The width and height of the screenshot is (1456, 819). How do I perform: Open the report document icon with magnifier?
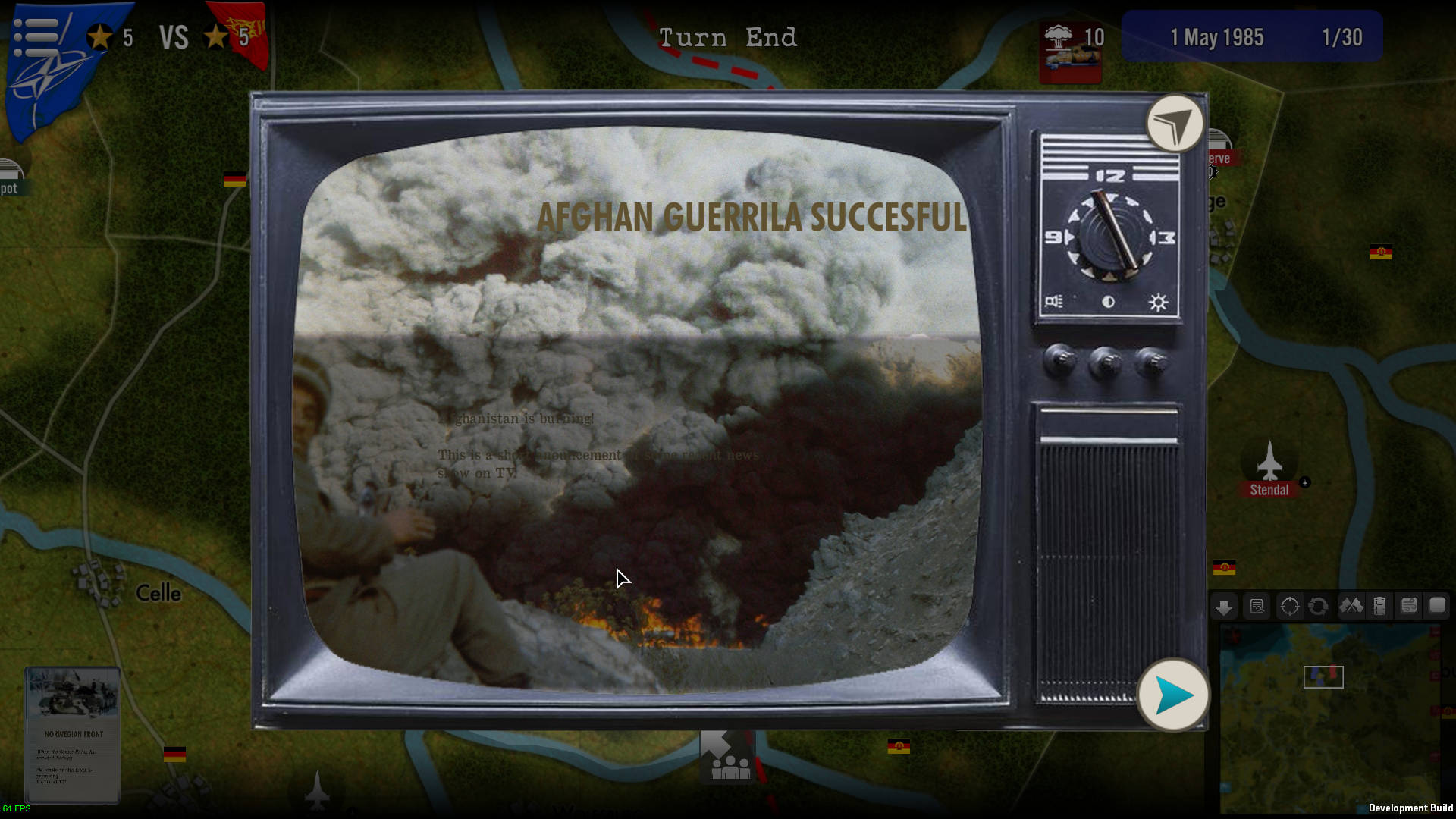pyautogui.click(x=1256, y=607)
